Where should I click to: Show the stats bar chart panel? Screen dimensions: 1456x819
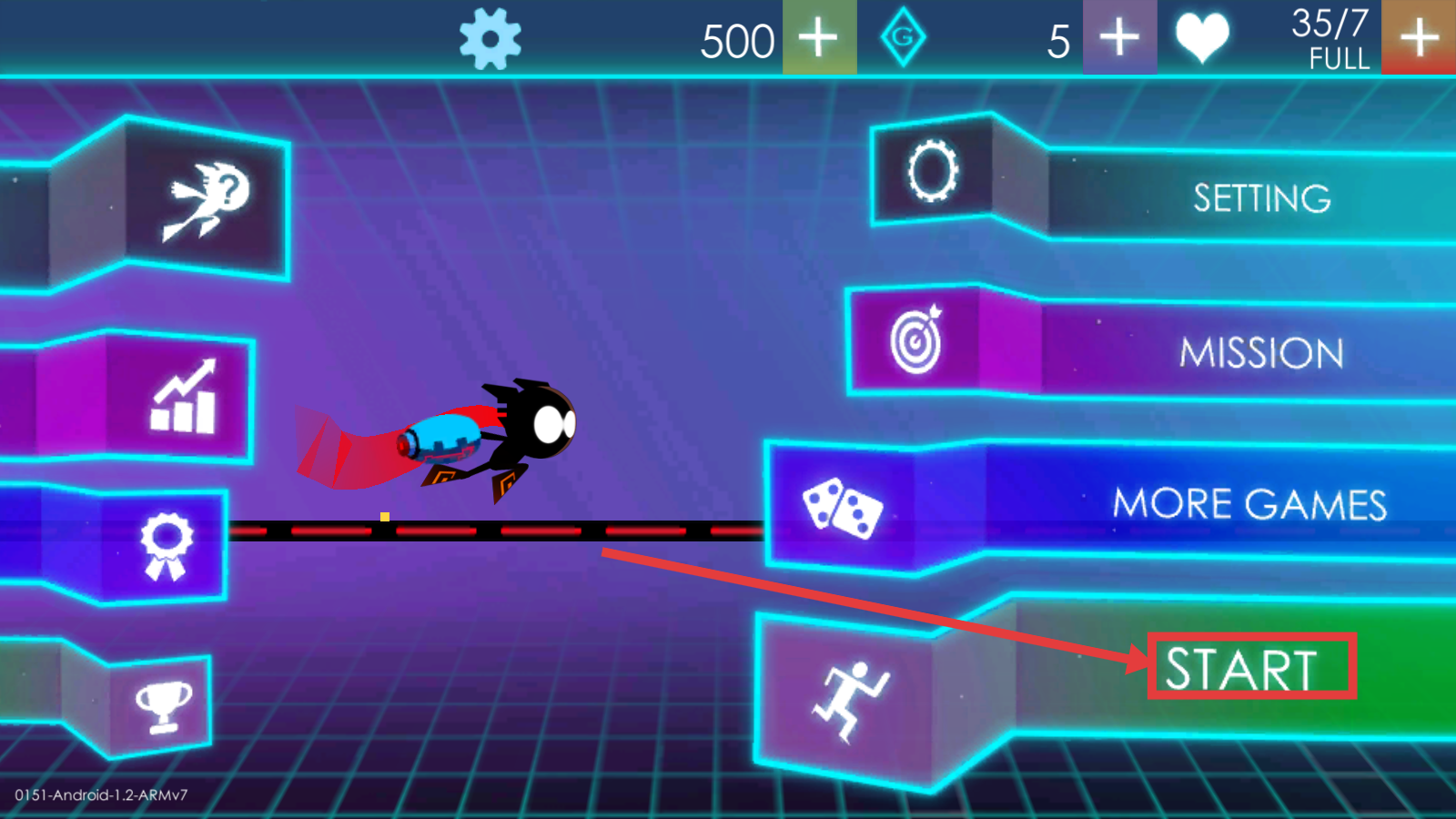[x=182, y=398]
